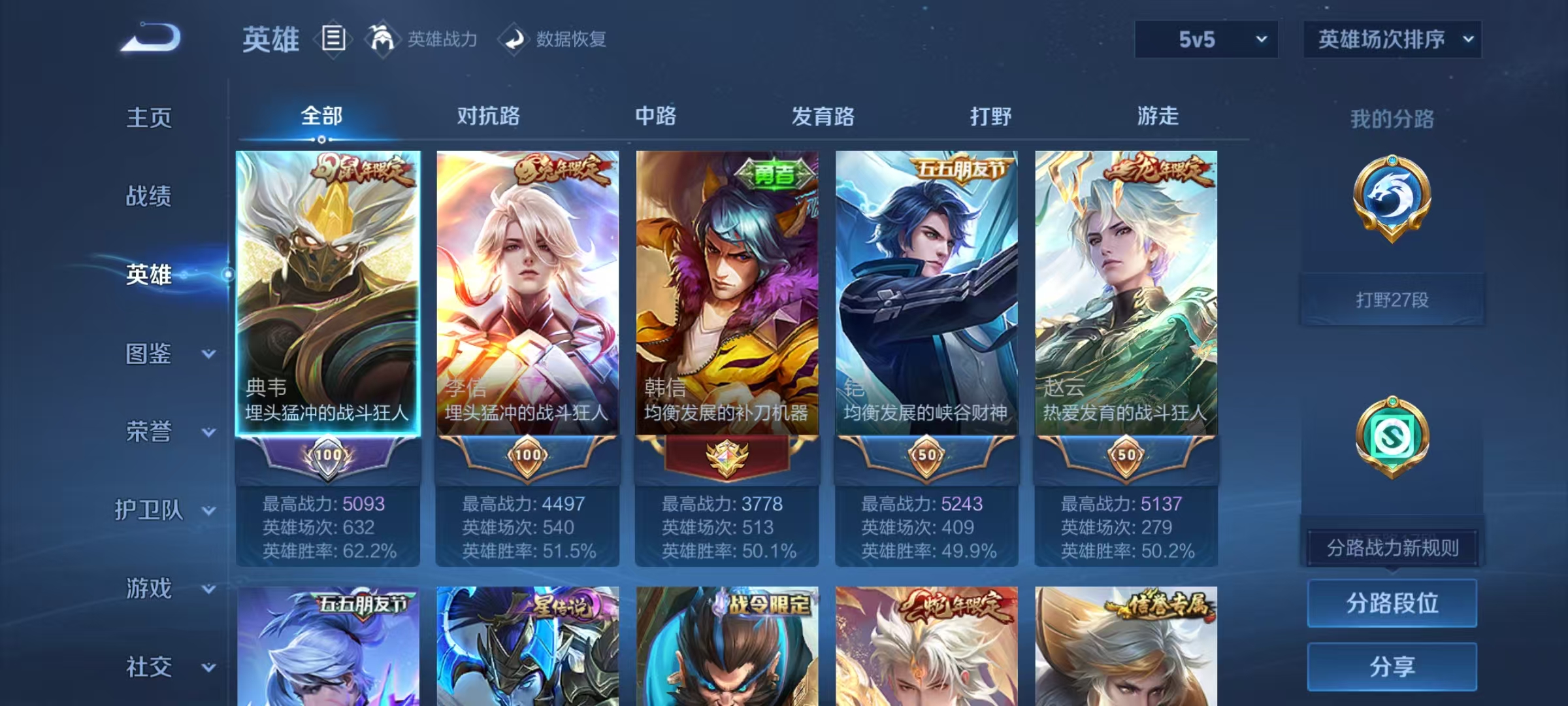Switch to the 对抗路 lane tab
The width and height of the screenshot is (1568, 706).
coord(487,116)
